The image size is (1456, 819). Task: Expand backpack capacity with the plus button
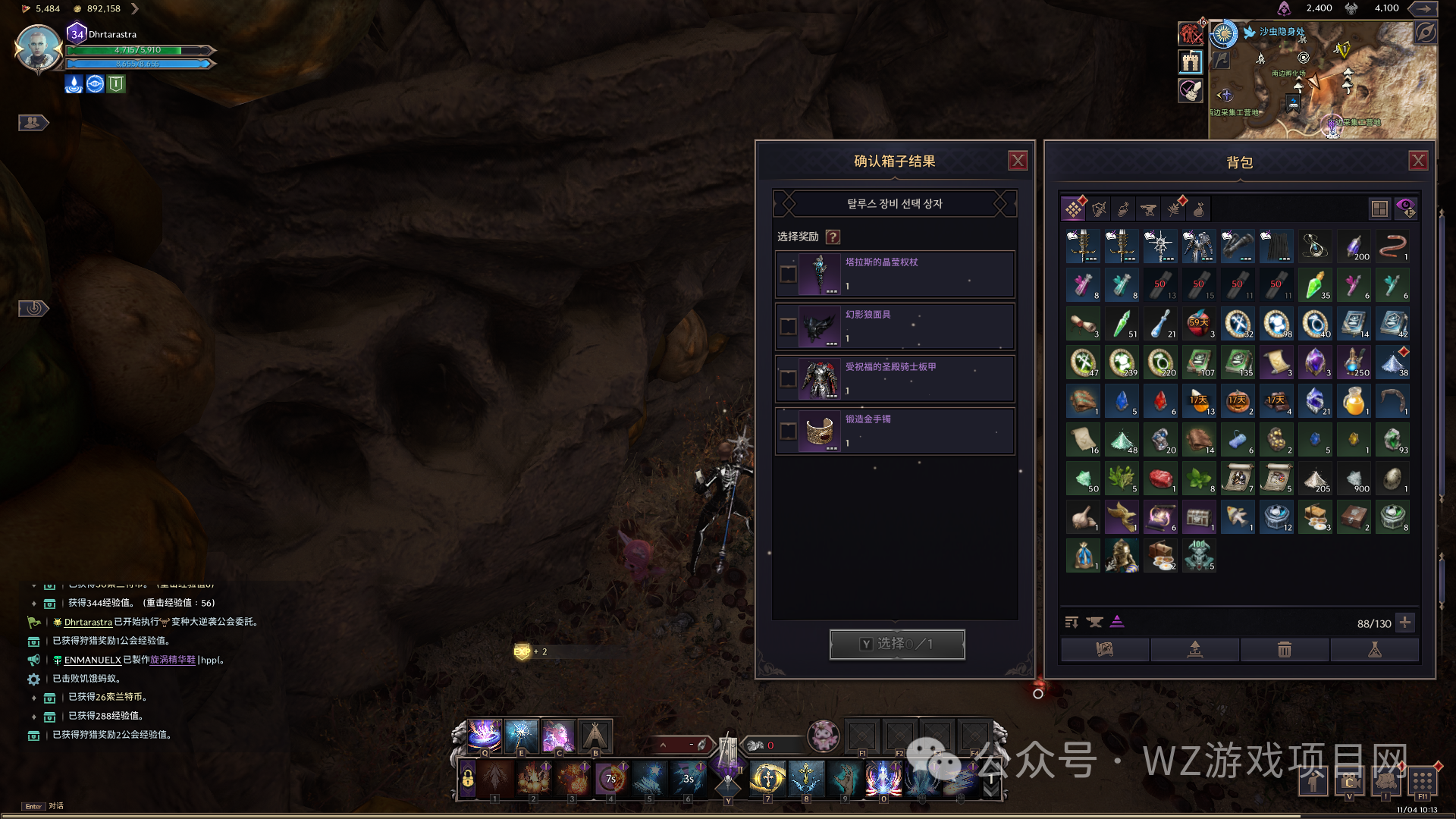point(1405,623)
